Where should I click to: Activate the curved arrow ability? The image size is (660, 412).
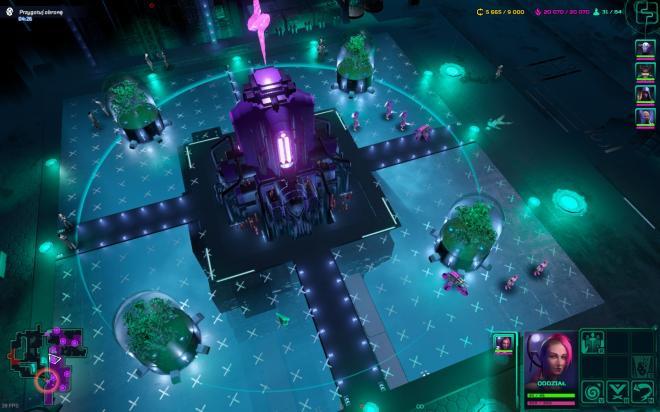point(641,391)
